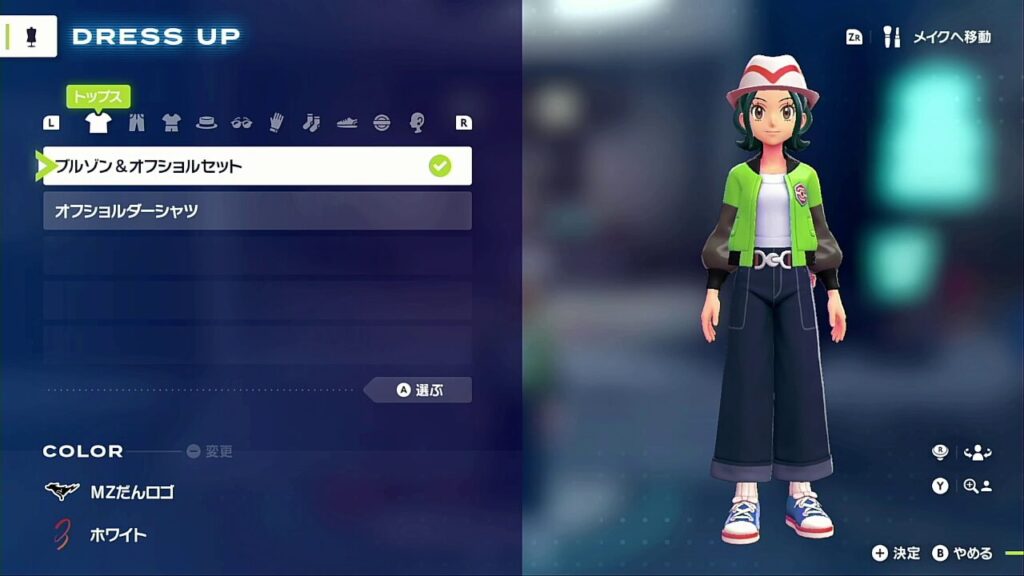Switch to the earring head-profile tab

tap(417, 123)
